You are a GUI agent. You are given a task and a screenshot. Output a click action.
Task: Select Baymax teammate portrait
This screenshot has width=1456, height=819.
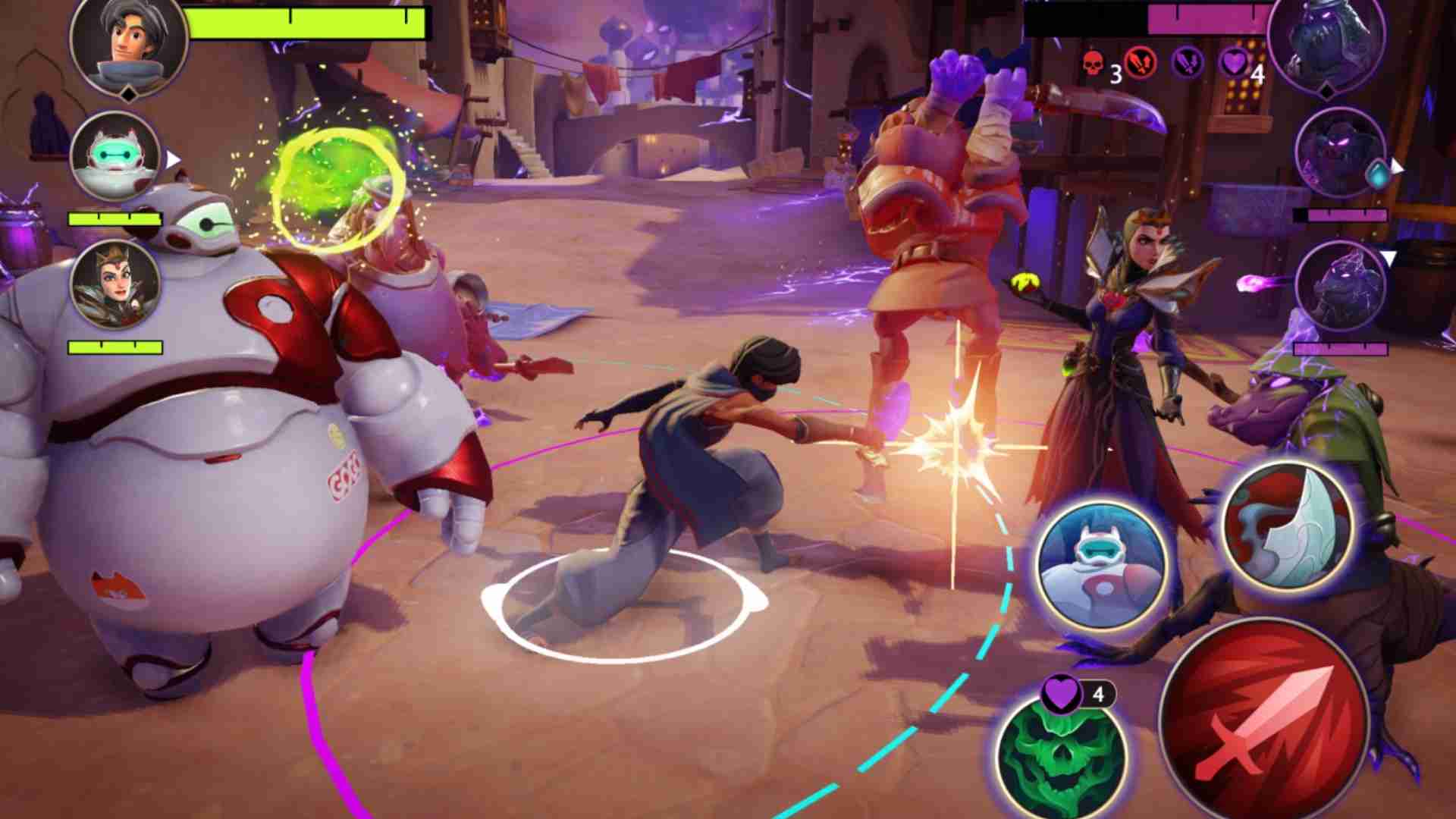115,156
